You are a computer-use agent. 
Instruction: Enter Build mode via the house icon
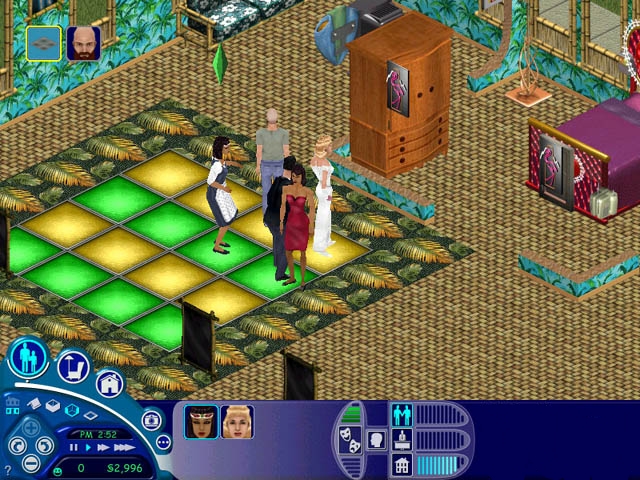109,383
